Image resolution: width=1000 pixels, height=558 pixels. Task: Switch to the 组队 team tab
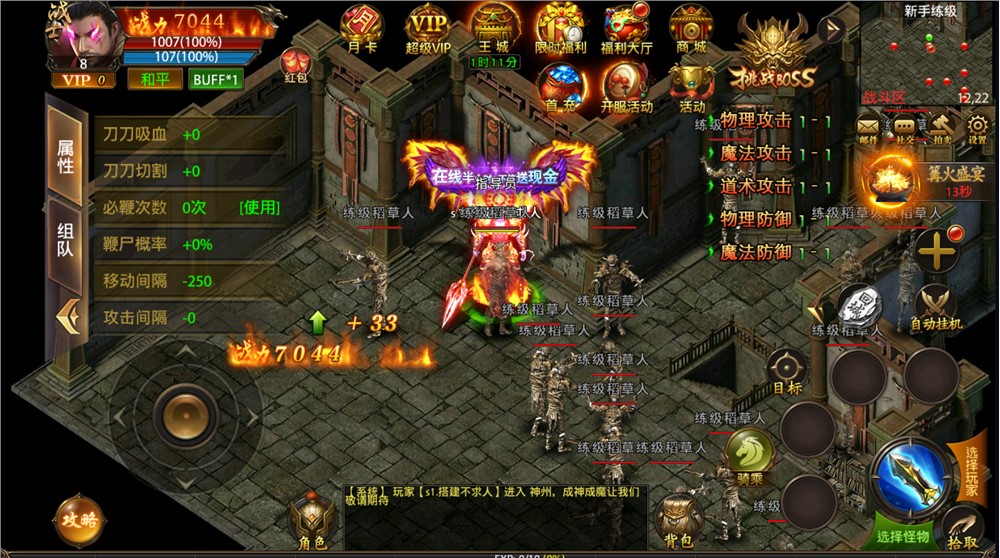65,239
